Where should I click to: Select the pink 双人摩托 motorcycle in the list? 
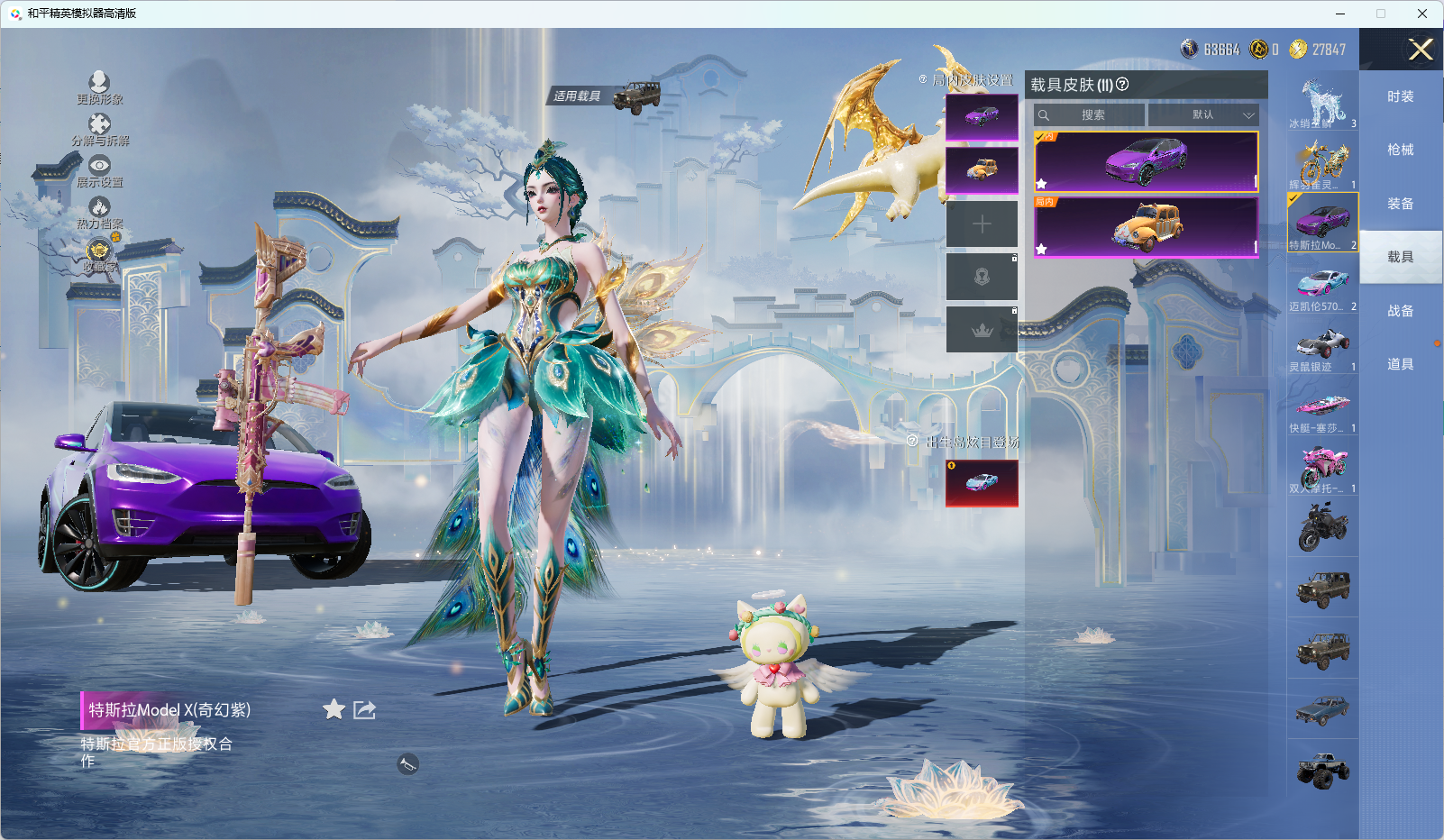point(1322,470)
